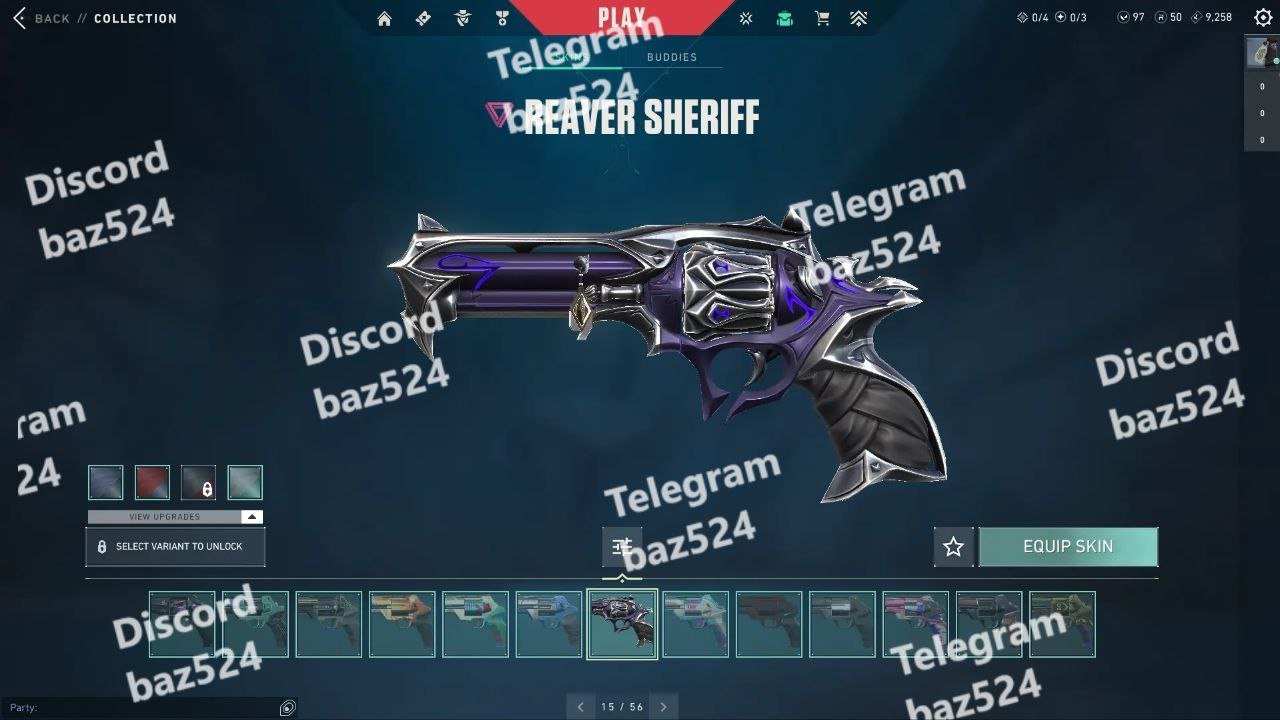Favorite this skin with the star button
The width and height of the screenshot is (1280, 720).
click(953, 547)
